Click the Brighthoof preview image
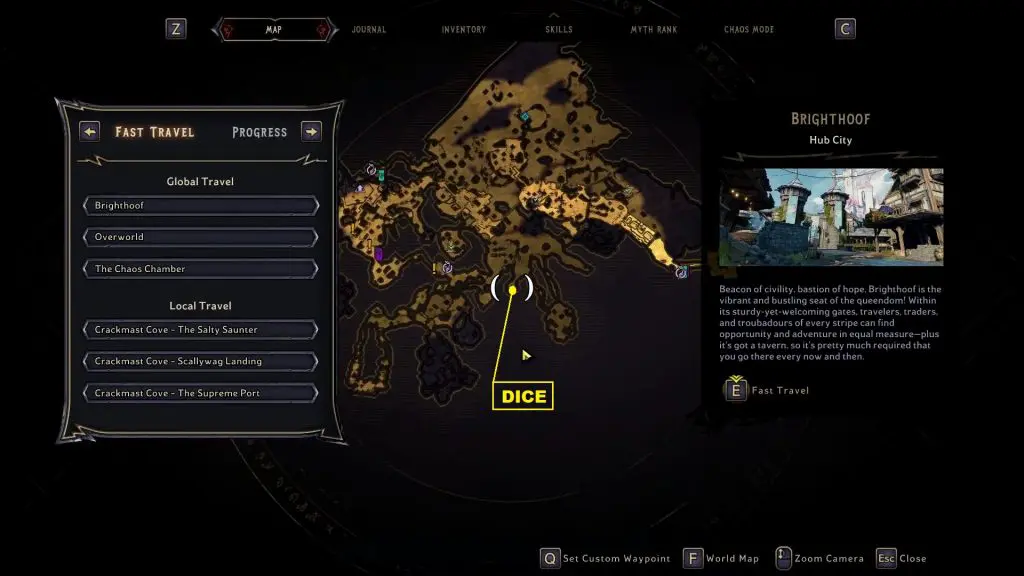Screen dimensions: 1024x576 (831, 217)
